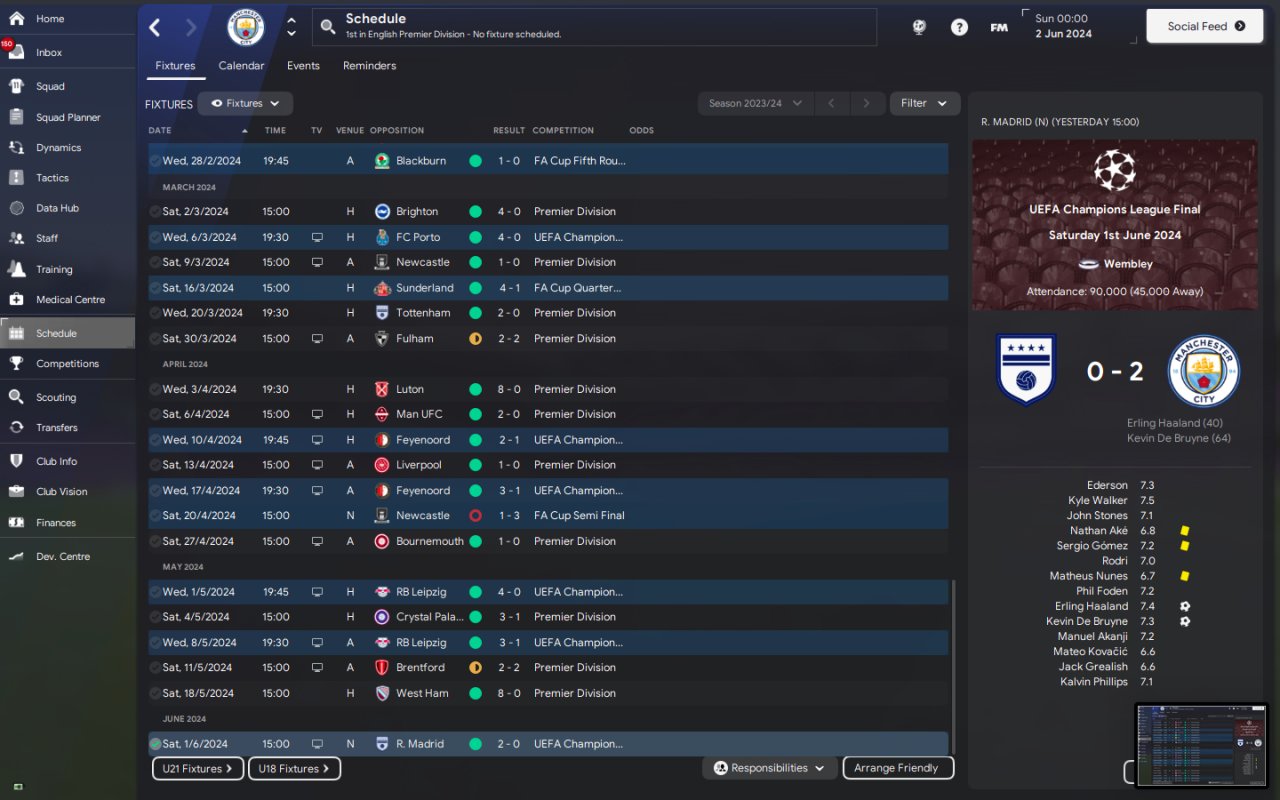Open the Reminders tab
1280x800 pixels.
coord(369,66)
